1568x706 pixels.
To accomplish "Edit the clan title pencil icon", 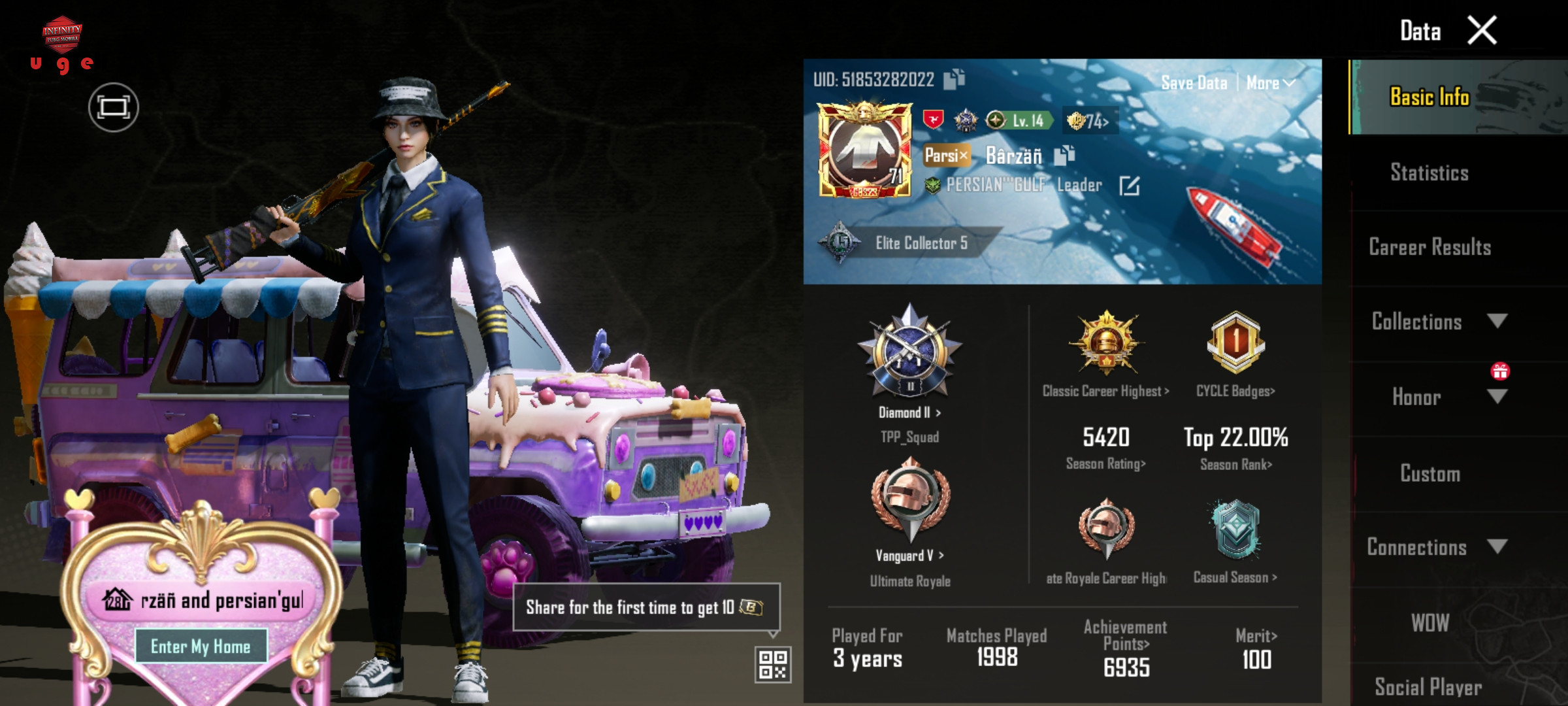I will point(1129,186).
